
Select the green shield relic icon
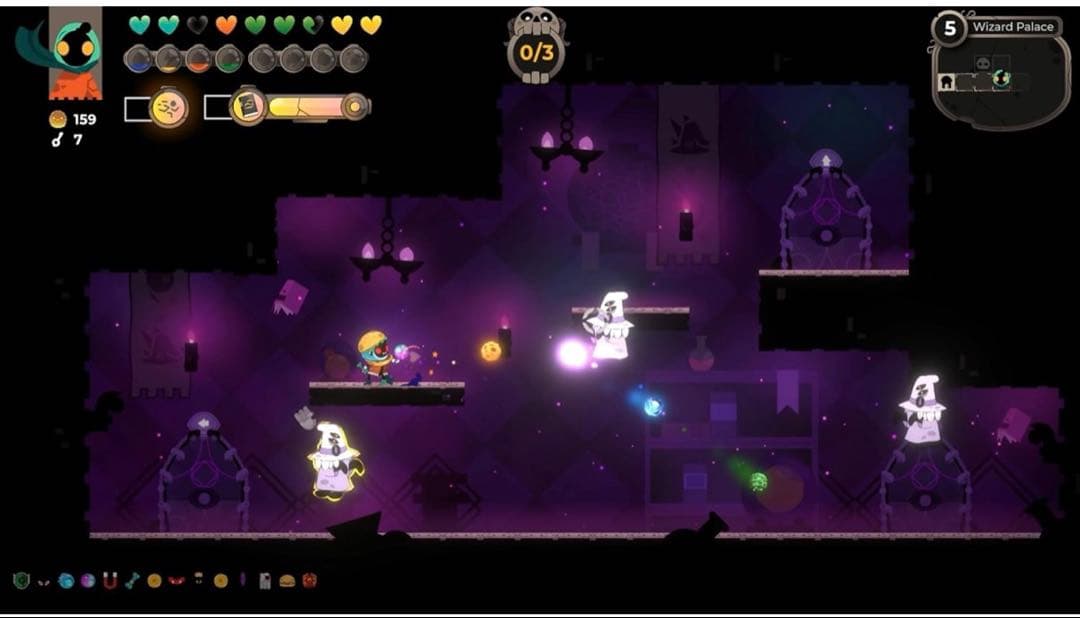(x=20, y=580)
